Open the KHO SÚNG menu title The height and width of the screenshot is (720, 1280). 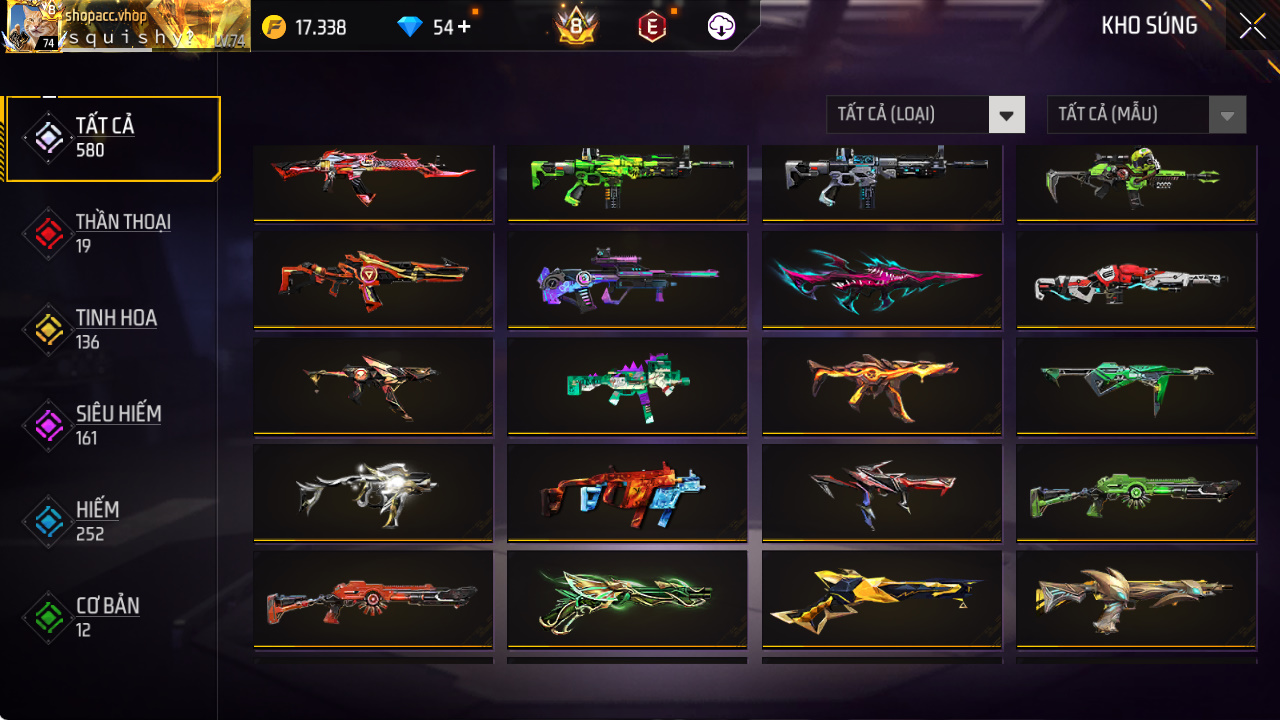[1151, 26]
